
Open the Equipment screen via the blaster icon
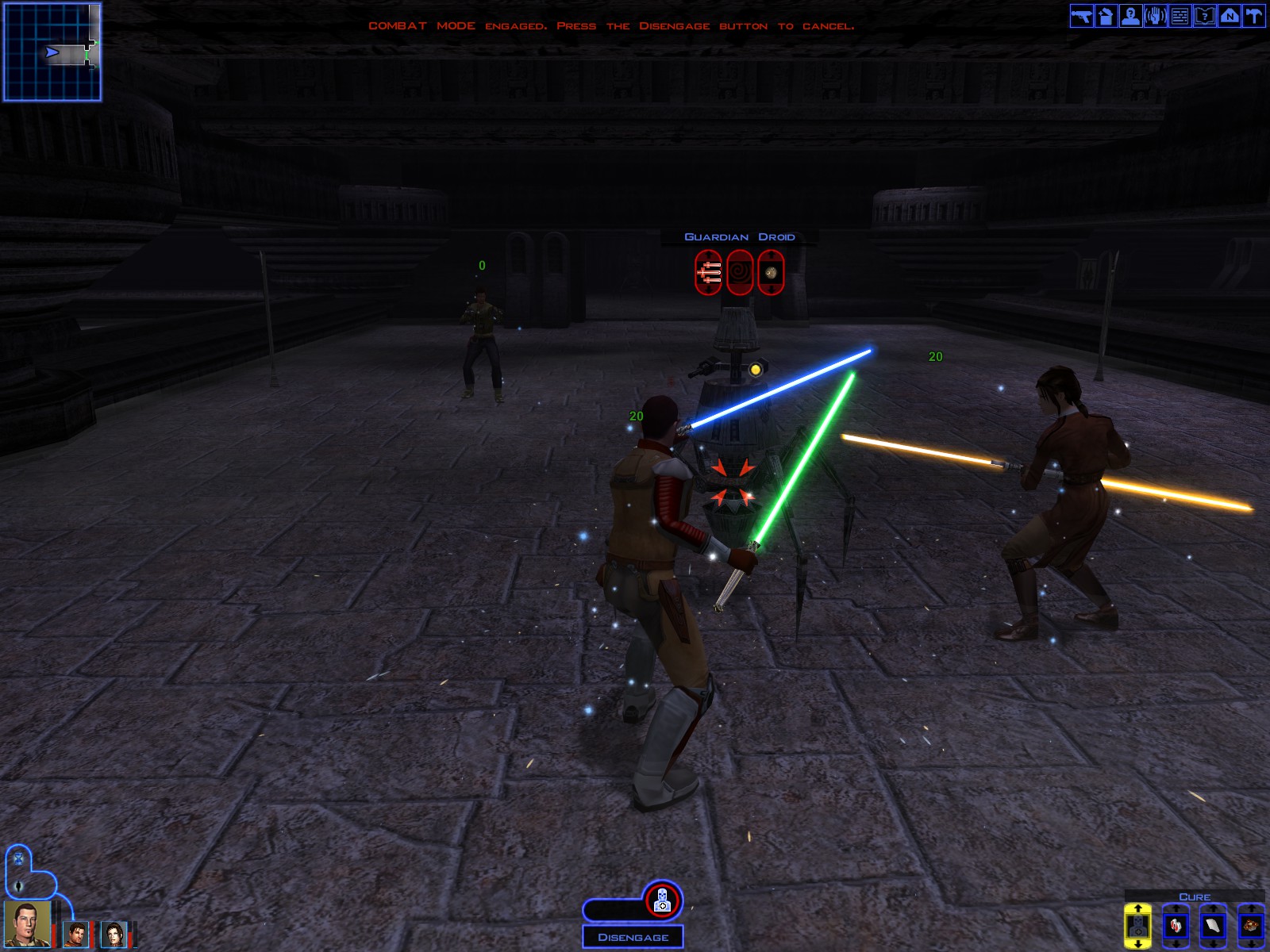[x=1082, y=16]
